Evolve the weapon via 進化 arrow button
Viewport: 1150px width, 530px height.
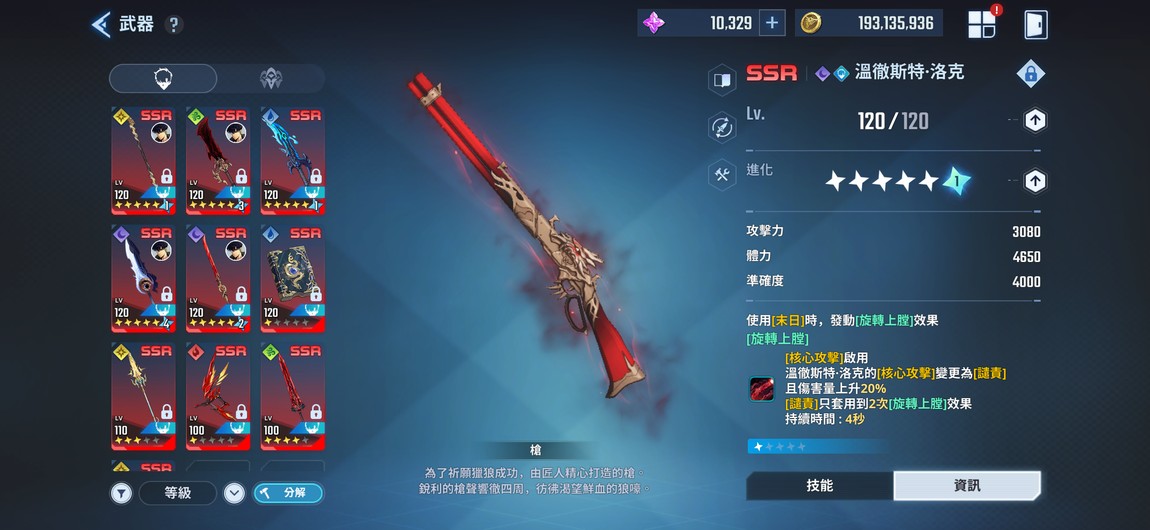click(x=1035, y=181)
